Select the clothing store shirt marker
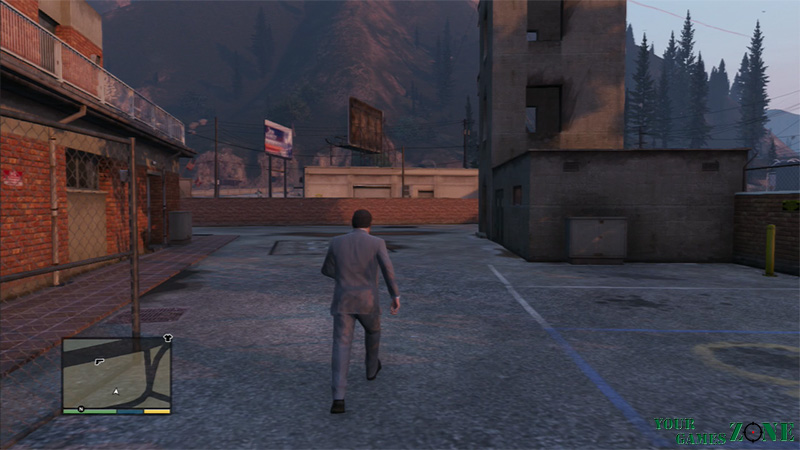This screenshot has width=800, height=450. [167, 339]
